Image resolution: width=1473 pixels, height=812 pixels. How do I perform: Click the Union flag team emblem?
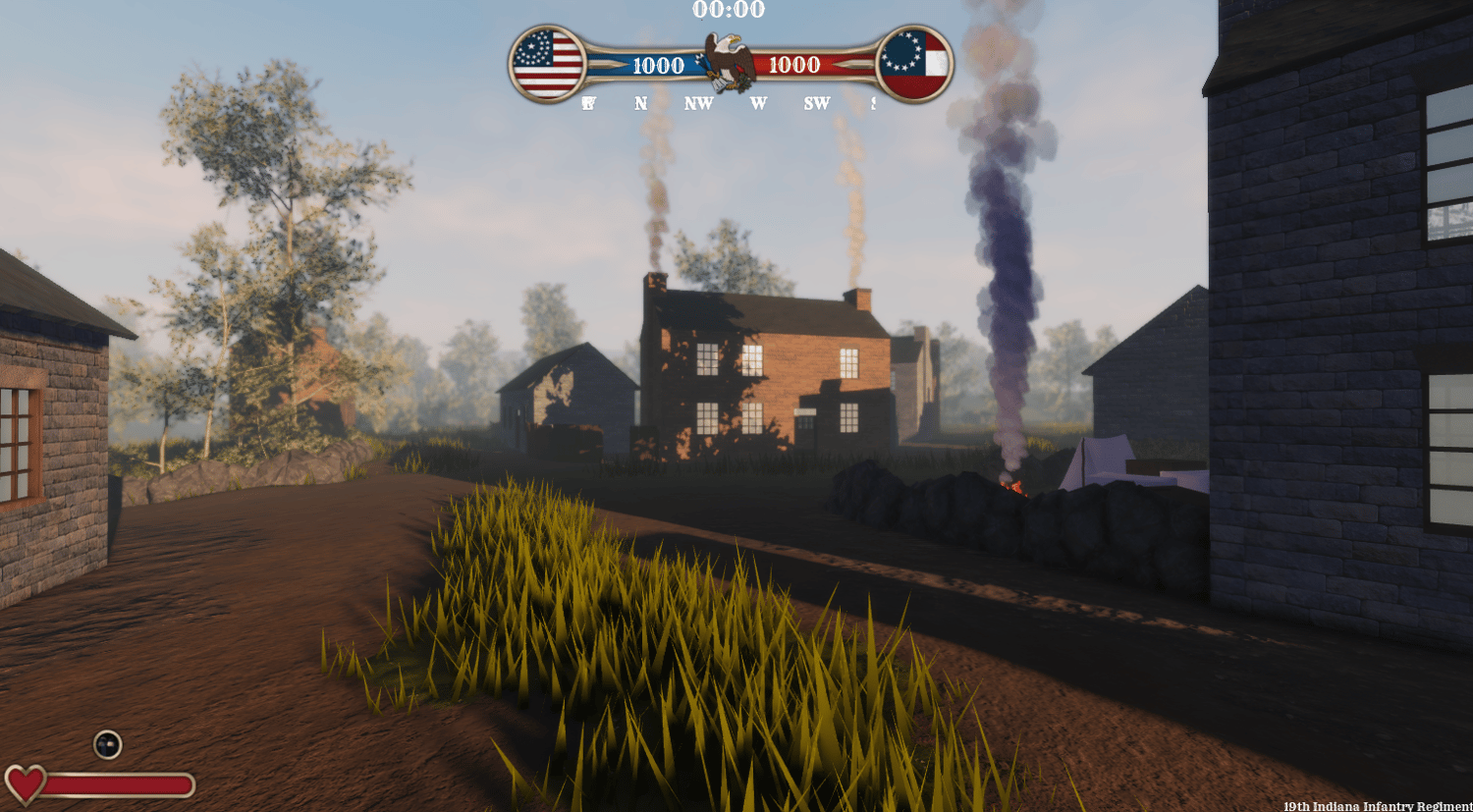coord(547,64)
